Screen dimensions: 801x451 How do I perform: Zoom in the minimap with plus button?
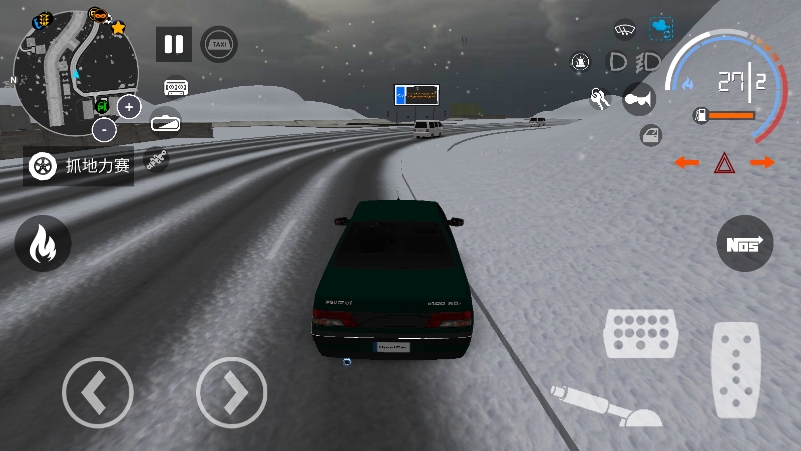click(x=129, y=106)
